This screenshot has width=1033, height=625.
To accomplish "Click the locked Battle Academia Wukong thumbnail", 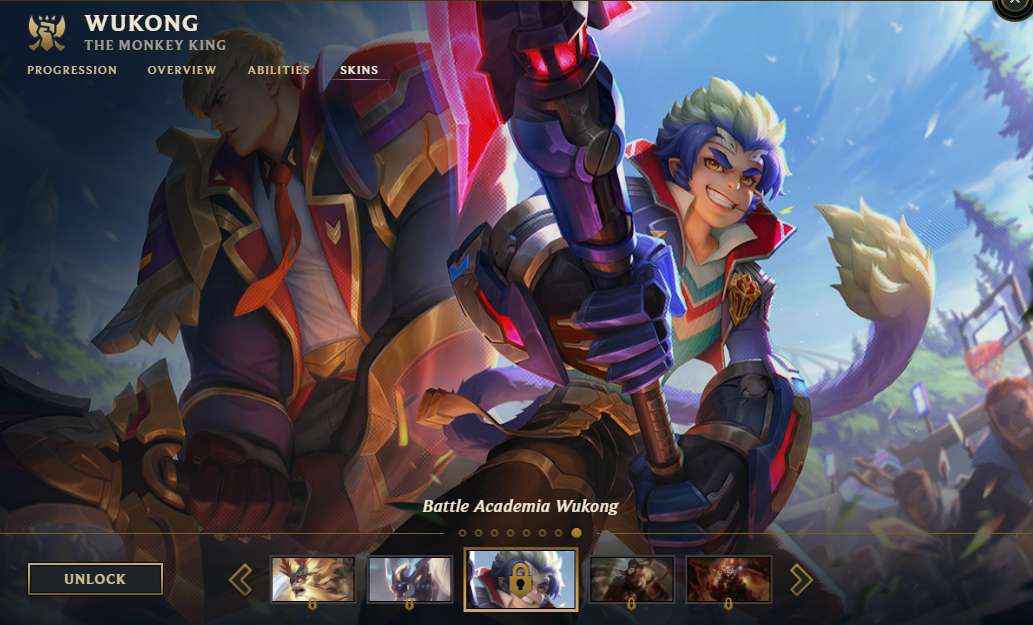I will click(520, 579).
